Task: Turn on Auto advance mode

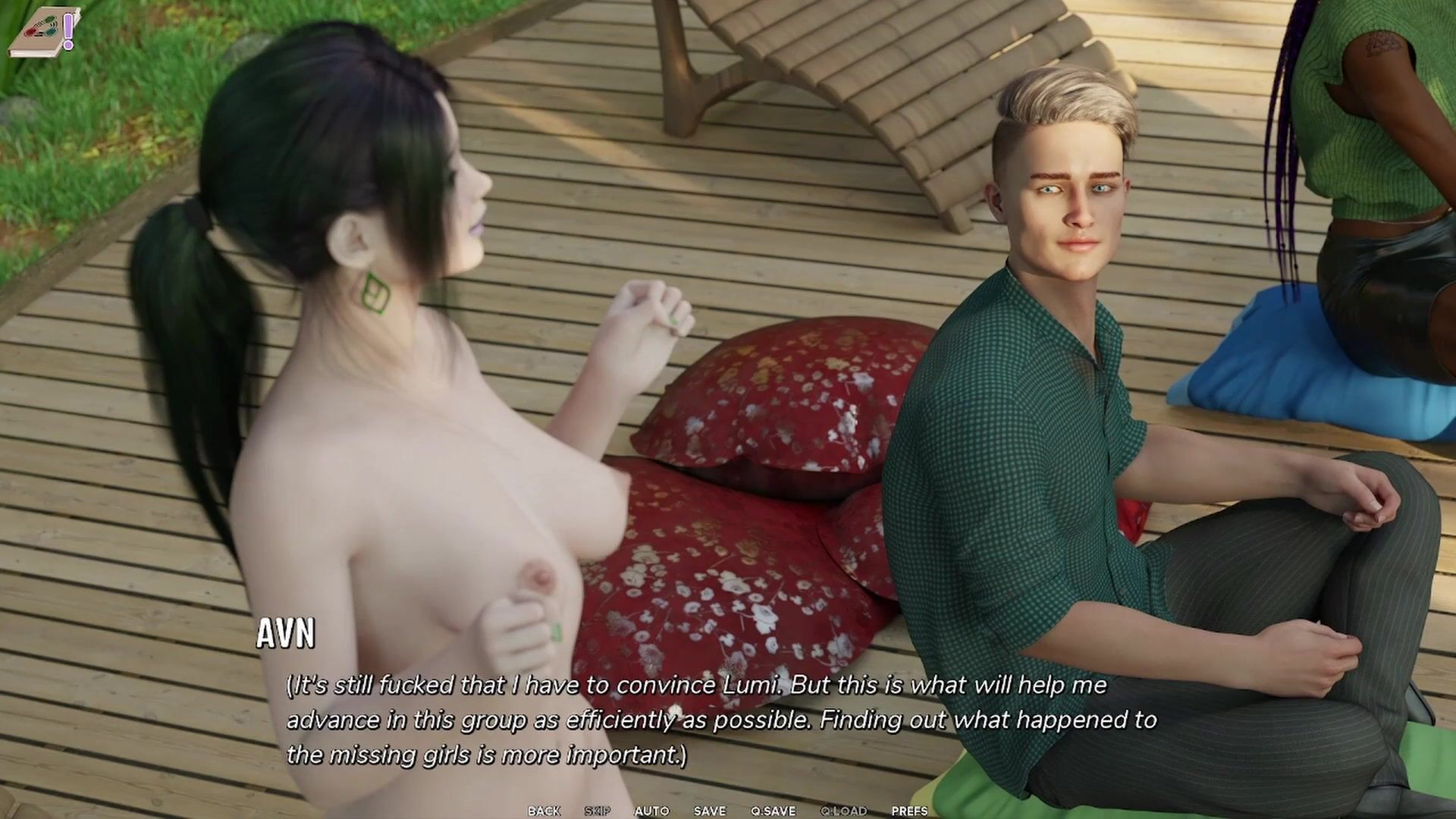Action: pos(651,811)
